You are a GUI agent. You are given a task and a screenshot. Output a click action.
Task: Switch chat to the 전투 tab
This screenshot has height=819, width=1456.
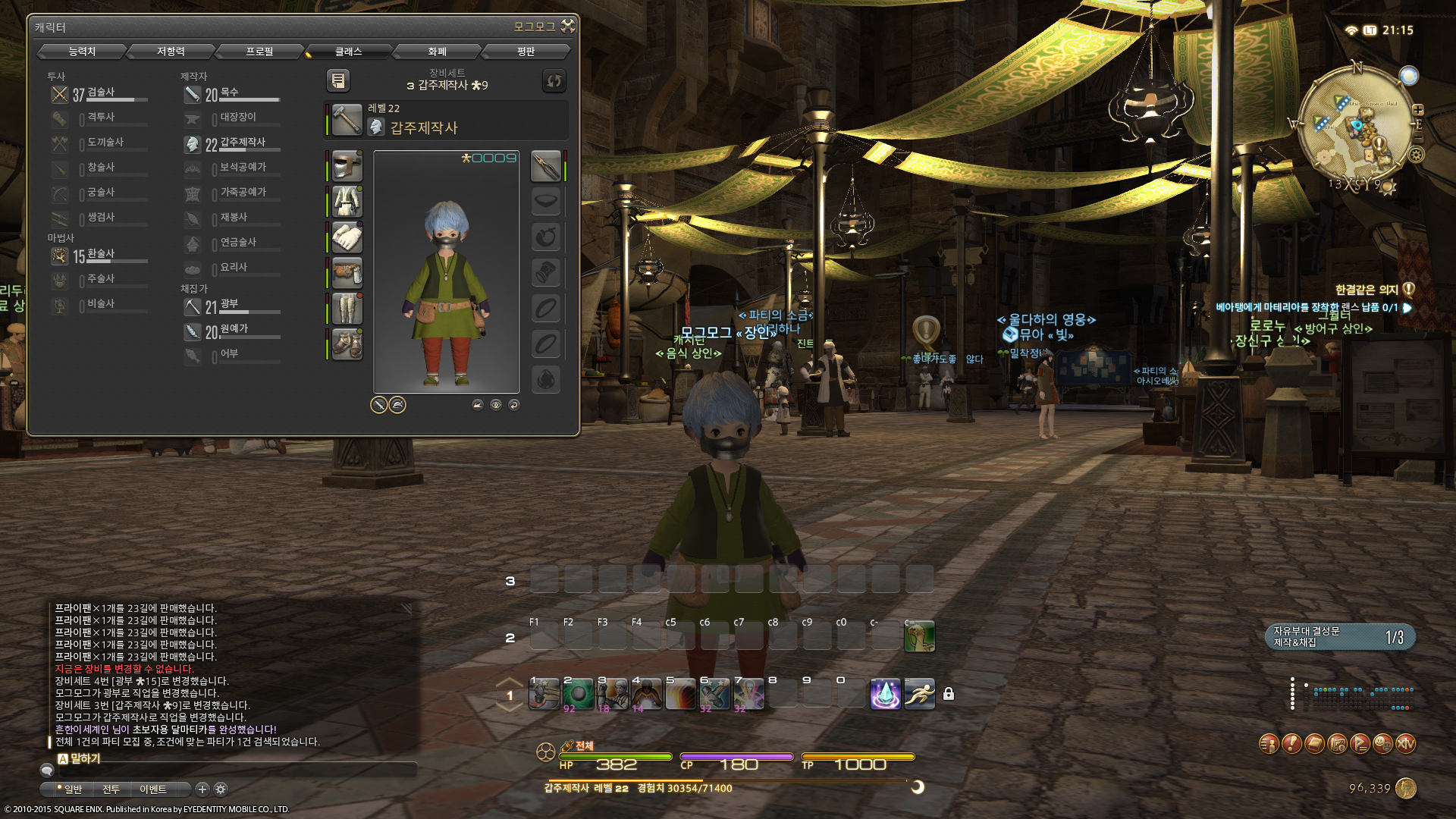[111, 789]
